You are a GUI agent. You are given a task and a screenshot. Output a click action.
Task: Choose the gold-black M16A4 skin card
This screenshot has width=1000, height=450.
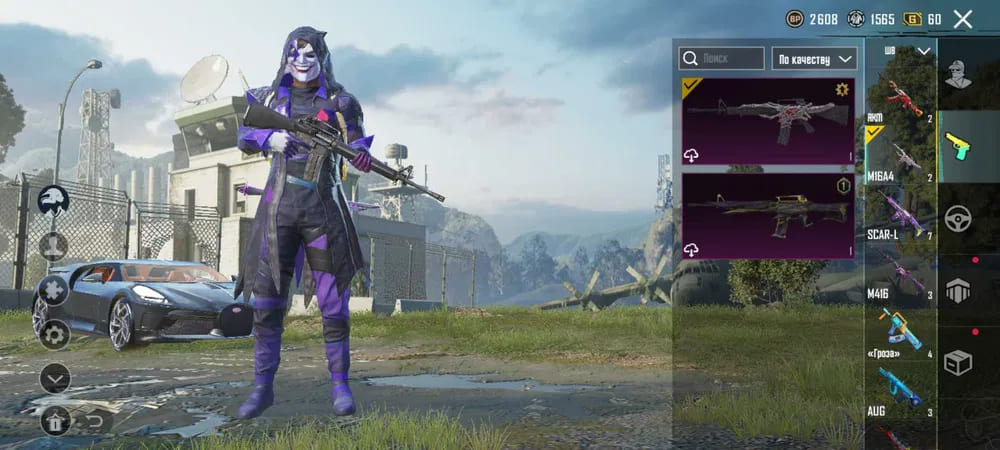767,216
